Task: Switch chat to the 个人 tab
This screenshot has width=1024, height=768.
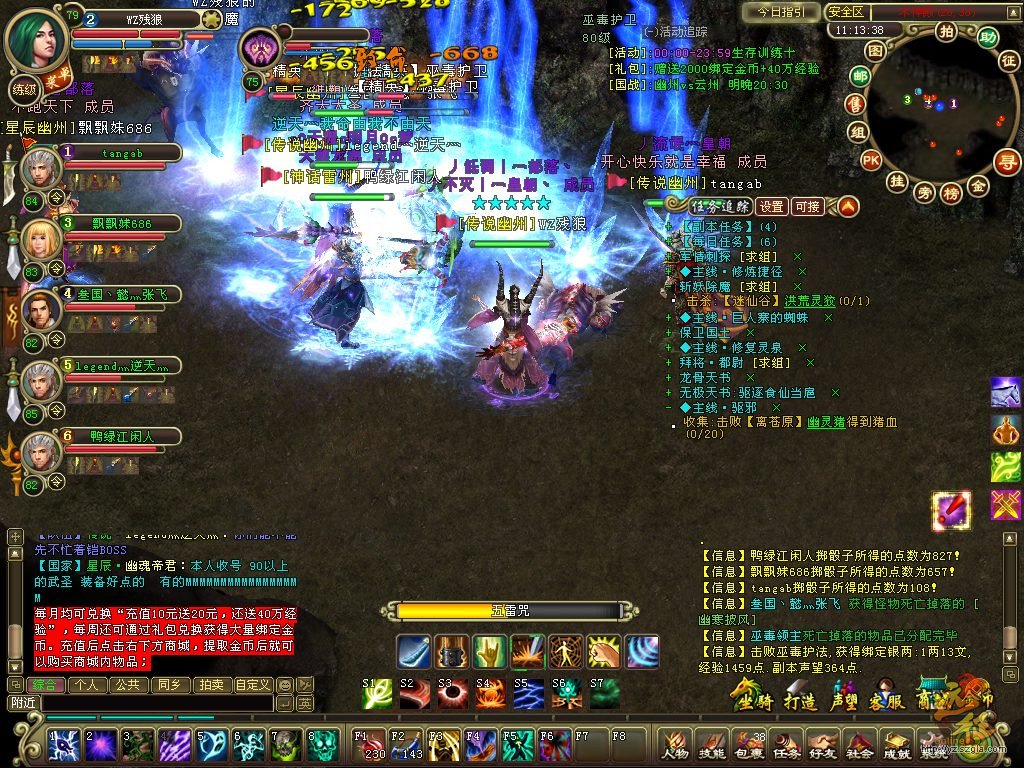Action: pyautogui.click(x=88, y=685)
